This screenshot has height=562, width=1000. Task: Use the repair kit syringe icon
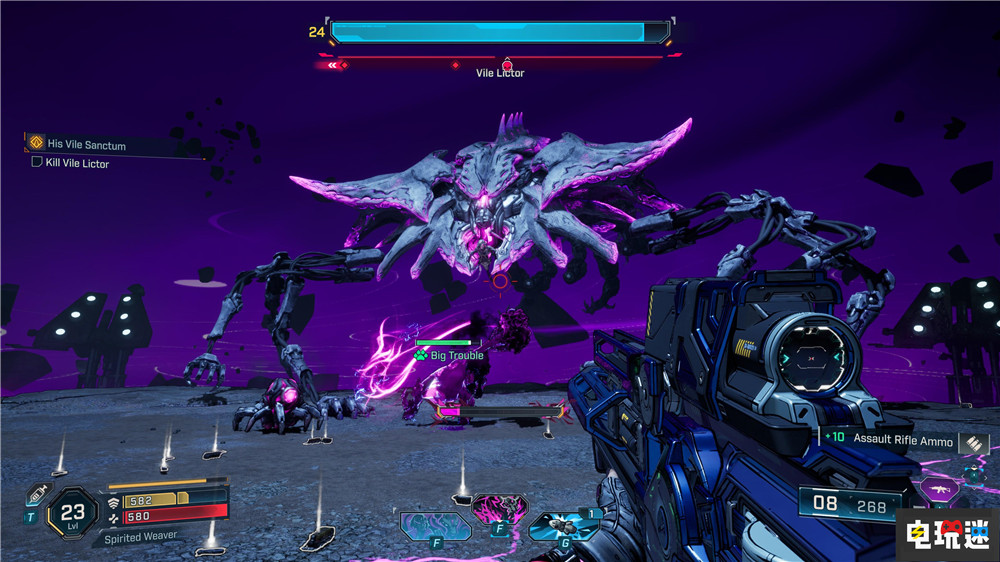[39, 495]
